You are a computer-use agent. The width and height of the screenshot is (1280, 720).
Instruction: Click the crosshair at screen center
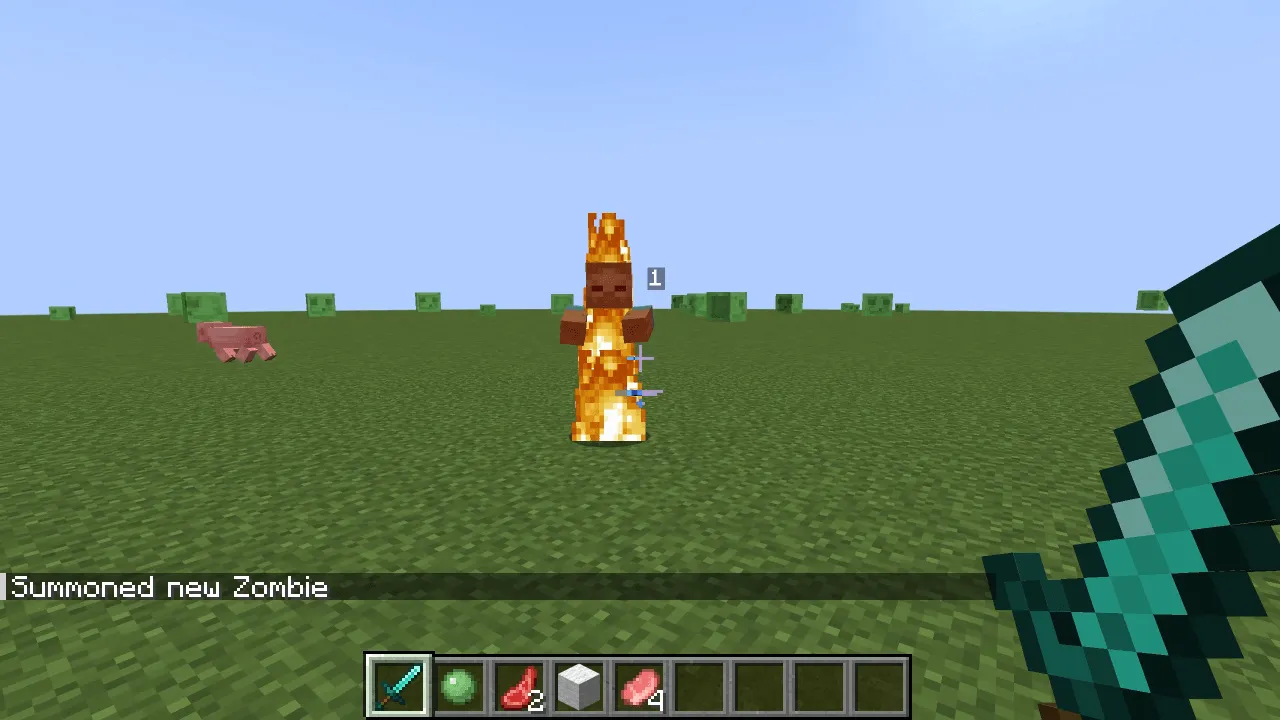point(640,360)
